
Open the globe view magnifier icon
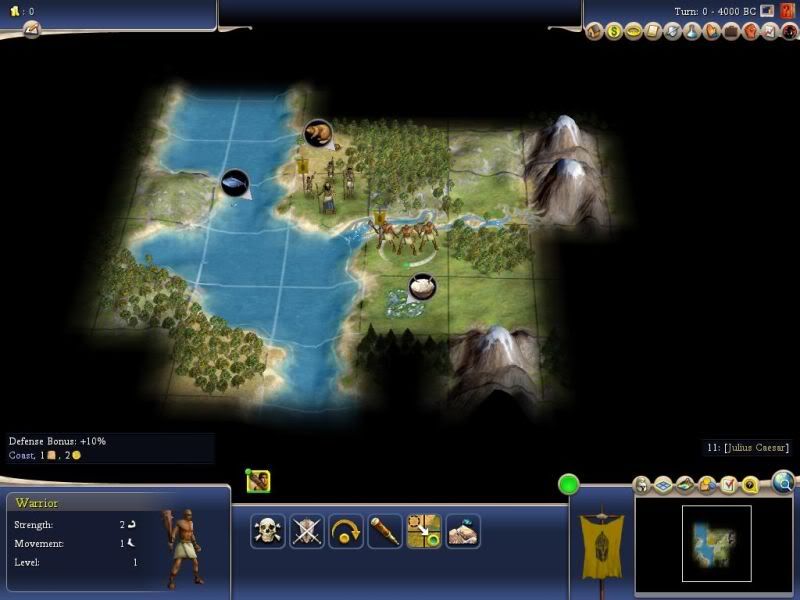(783, 484)
